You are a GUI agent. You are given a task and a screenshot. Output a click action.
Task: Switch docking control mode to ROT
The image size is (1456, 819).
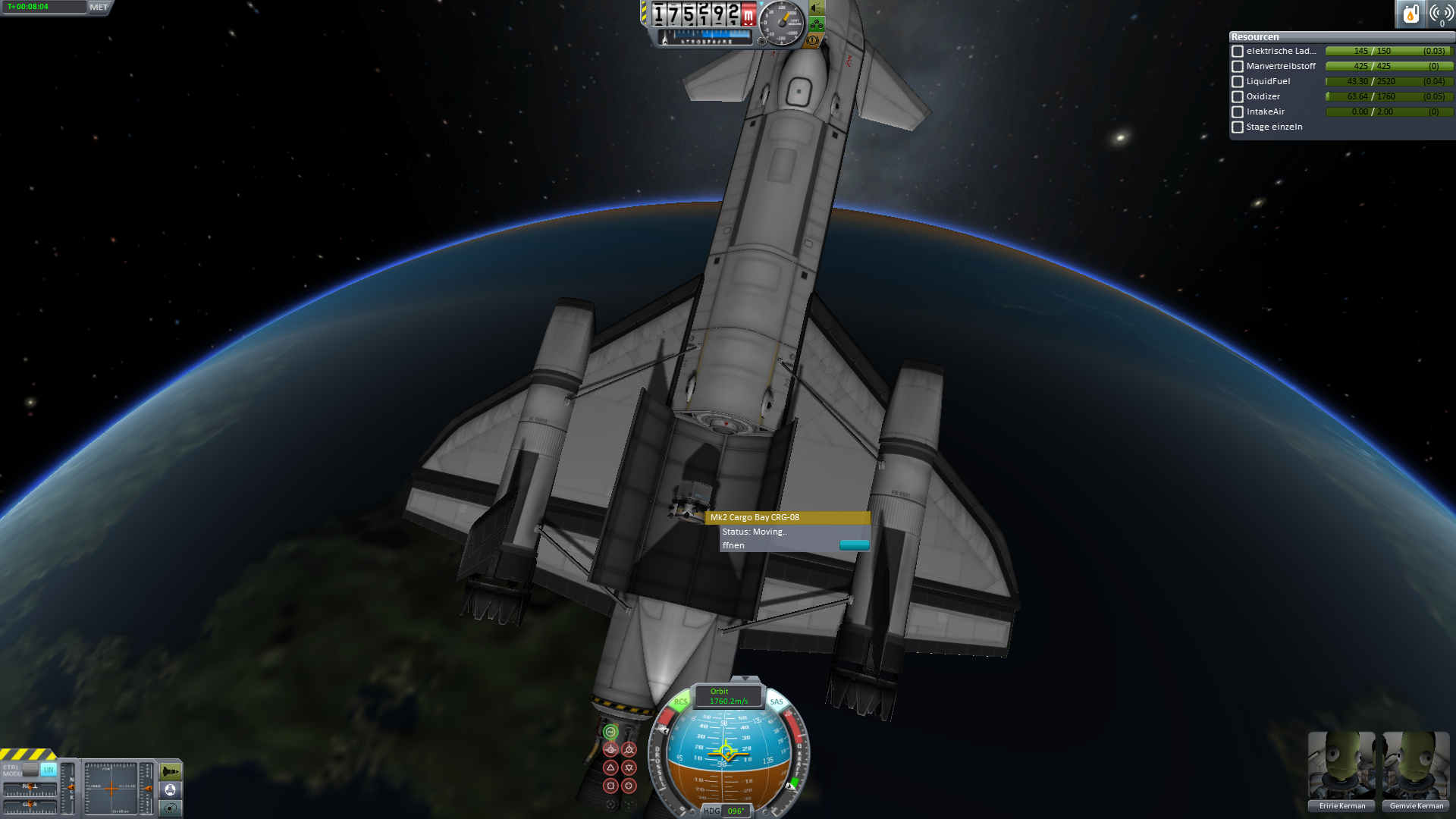coord(30,769)
